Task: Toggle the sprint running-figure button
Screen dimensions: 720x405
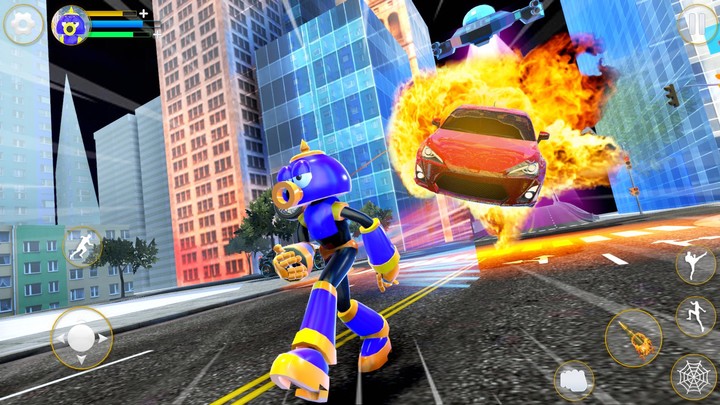Action: 82,244
